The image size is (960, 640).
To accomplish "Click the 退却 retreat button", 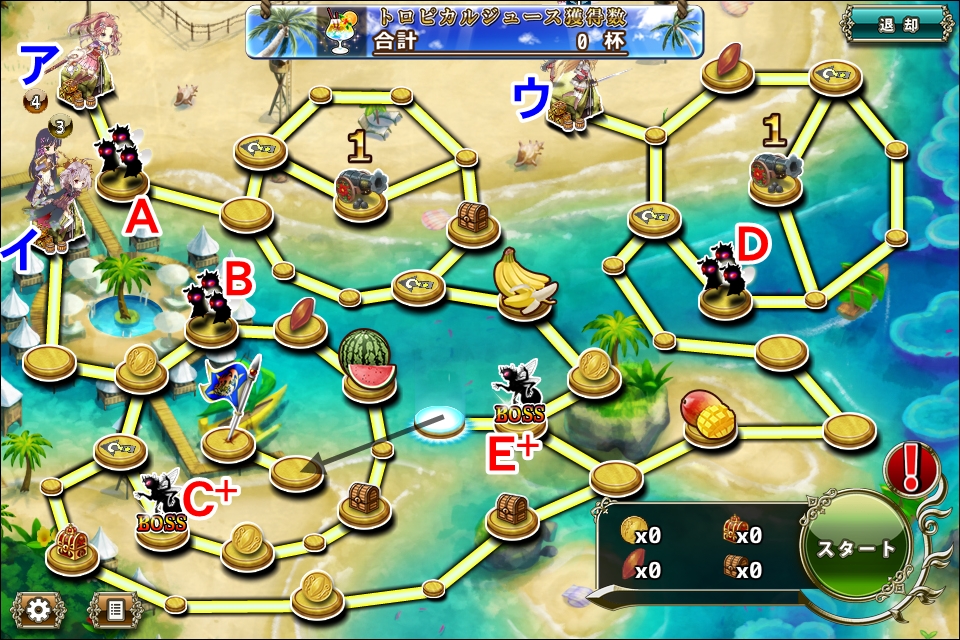I will pos(895,25).
